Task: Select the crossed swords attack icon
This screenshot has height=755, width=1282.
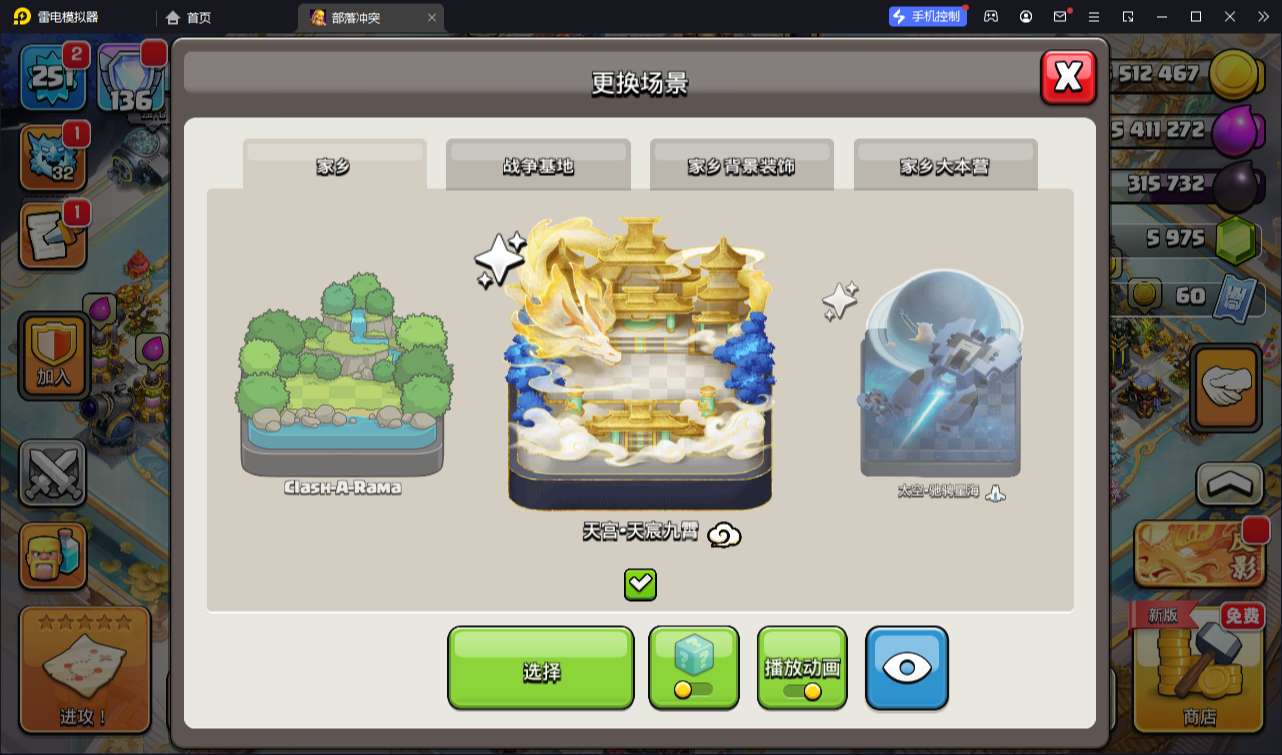Action: (52, 472)
